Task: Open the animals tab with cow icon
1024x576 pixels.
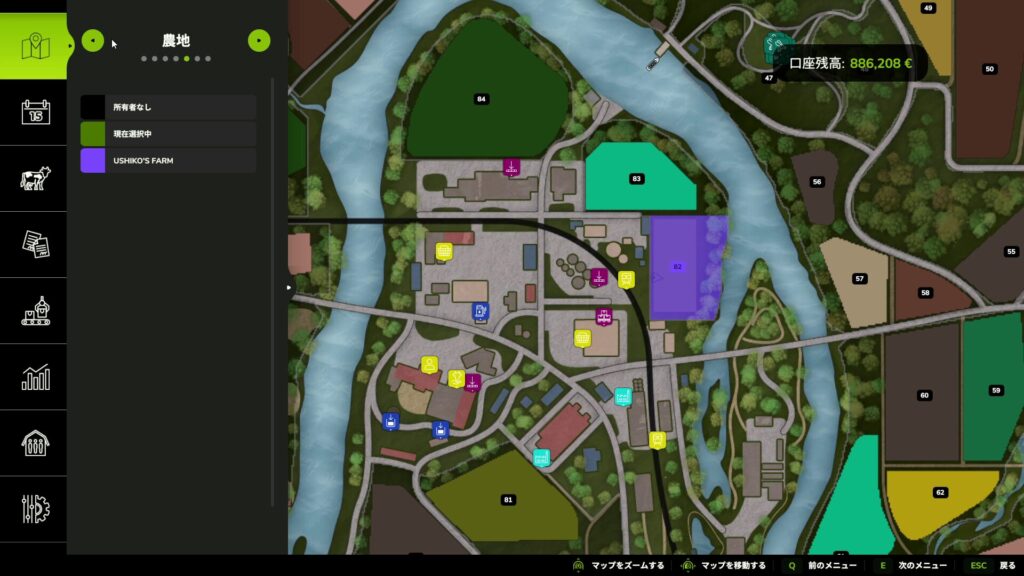Action: 35,179
